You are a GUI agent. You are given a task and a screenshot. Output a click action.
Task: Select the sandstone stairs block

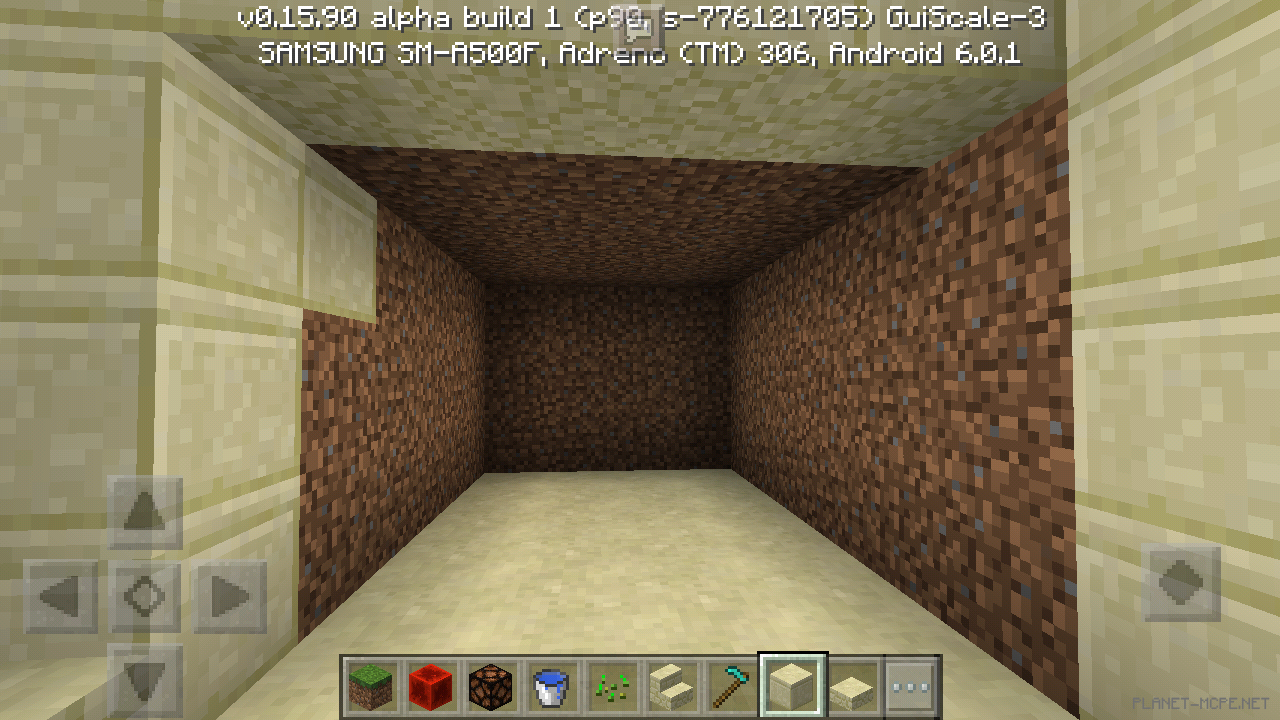671,687
